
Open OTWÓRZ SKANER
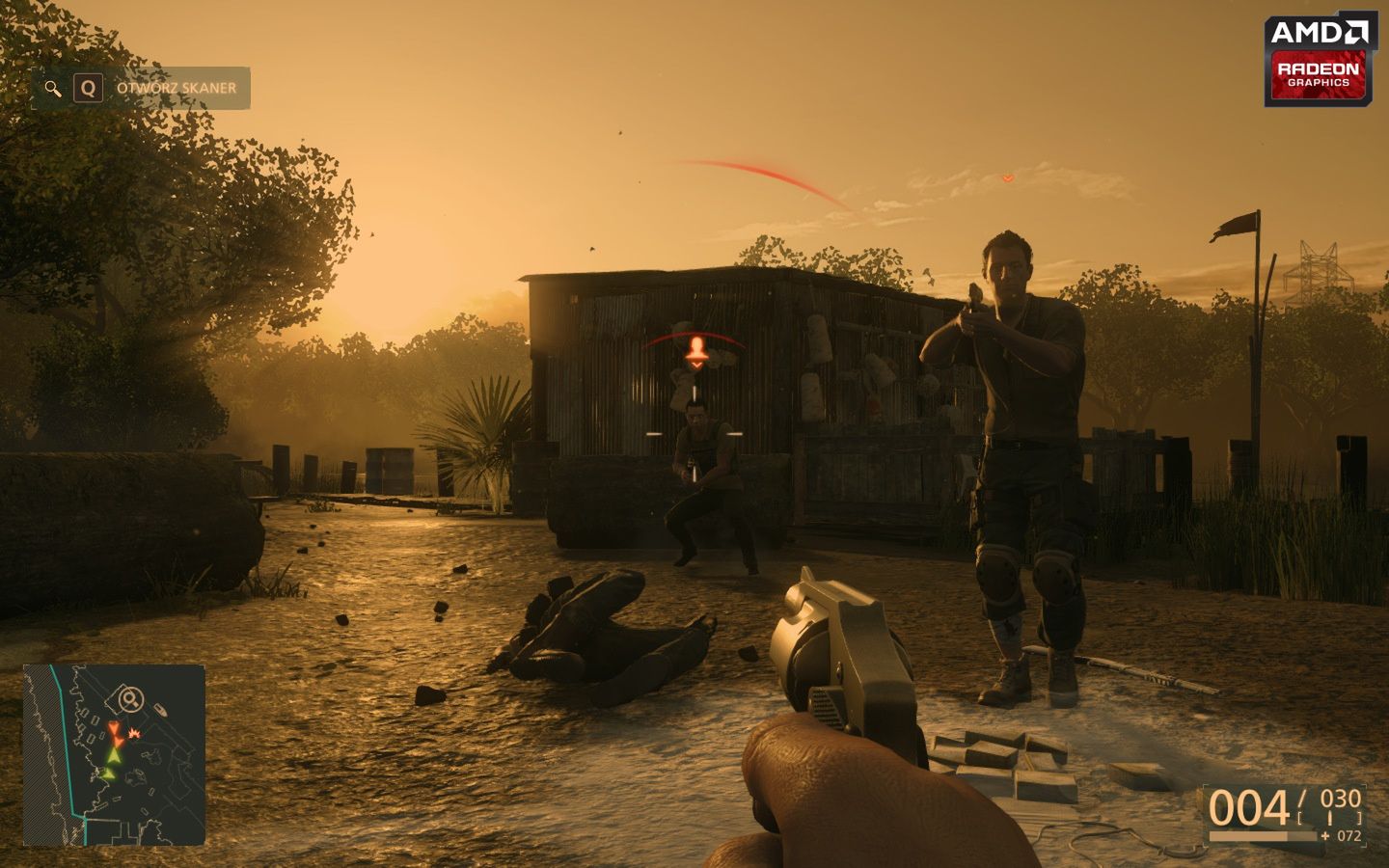coord(175,87)
